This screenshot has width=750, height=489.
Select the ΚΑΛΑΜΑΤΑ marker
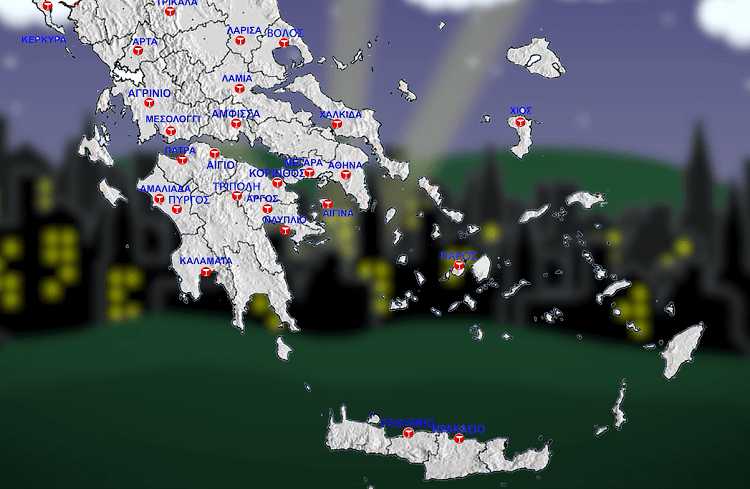click(x=206, y=272)
